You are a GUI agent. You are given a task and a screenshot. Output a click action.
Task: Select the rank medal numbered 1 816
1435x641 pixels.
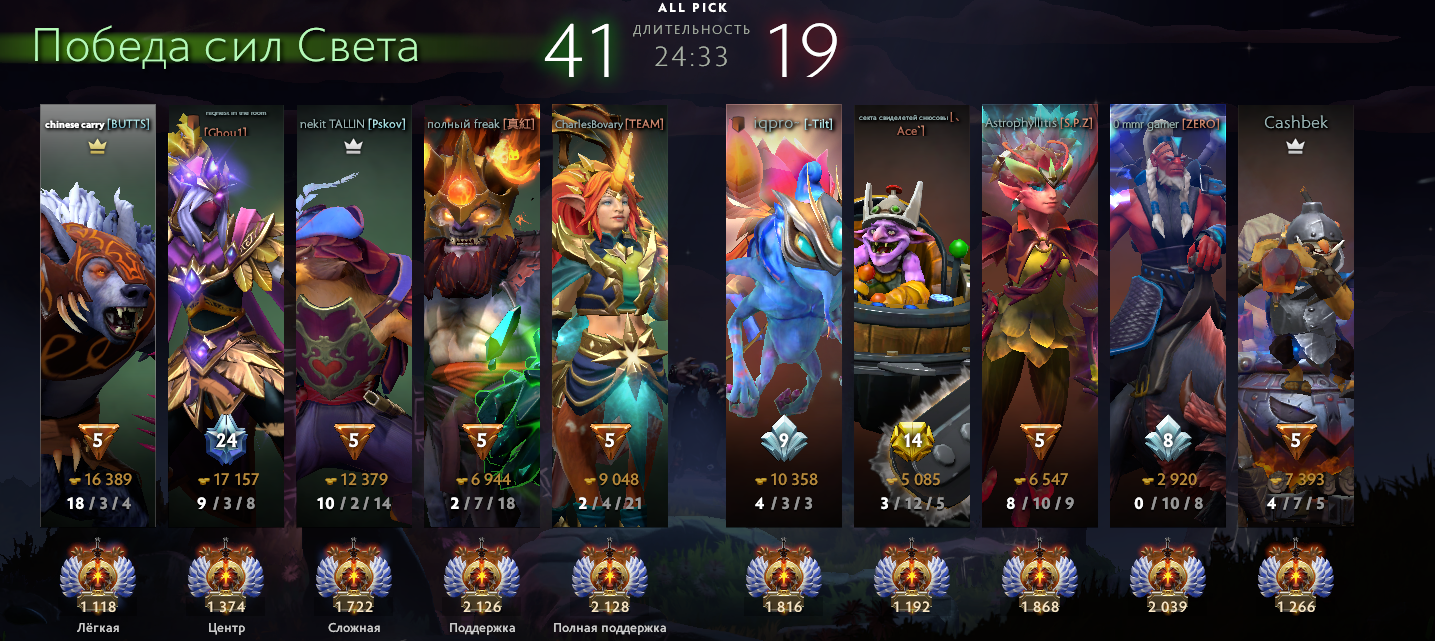coord(784,573)
